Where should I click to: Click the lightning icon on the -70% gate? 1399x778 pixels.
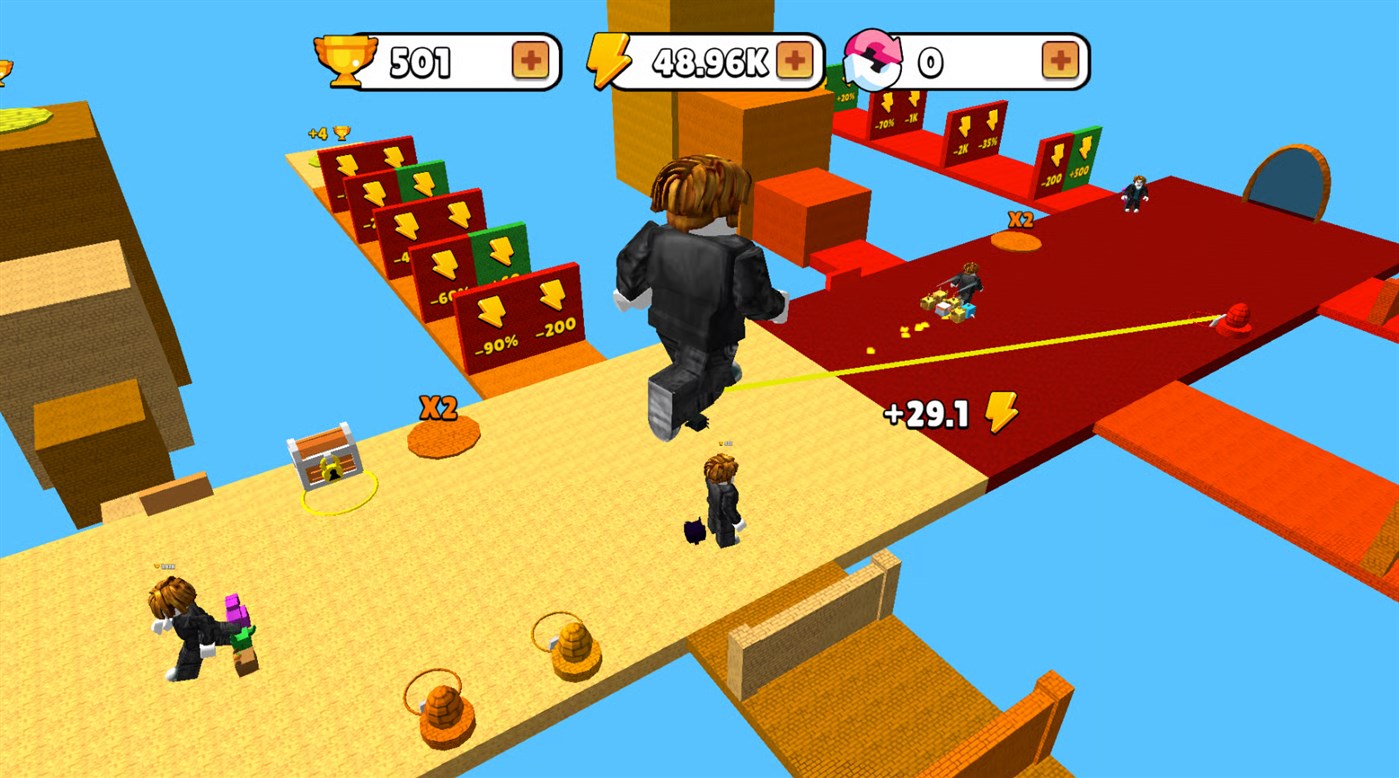click(887, 101)
